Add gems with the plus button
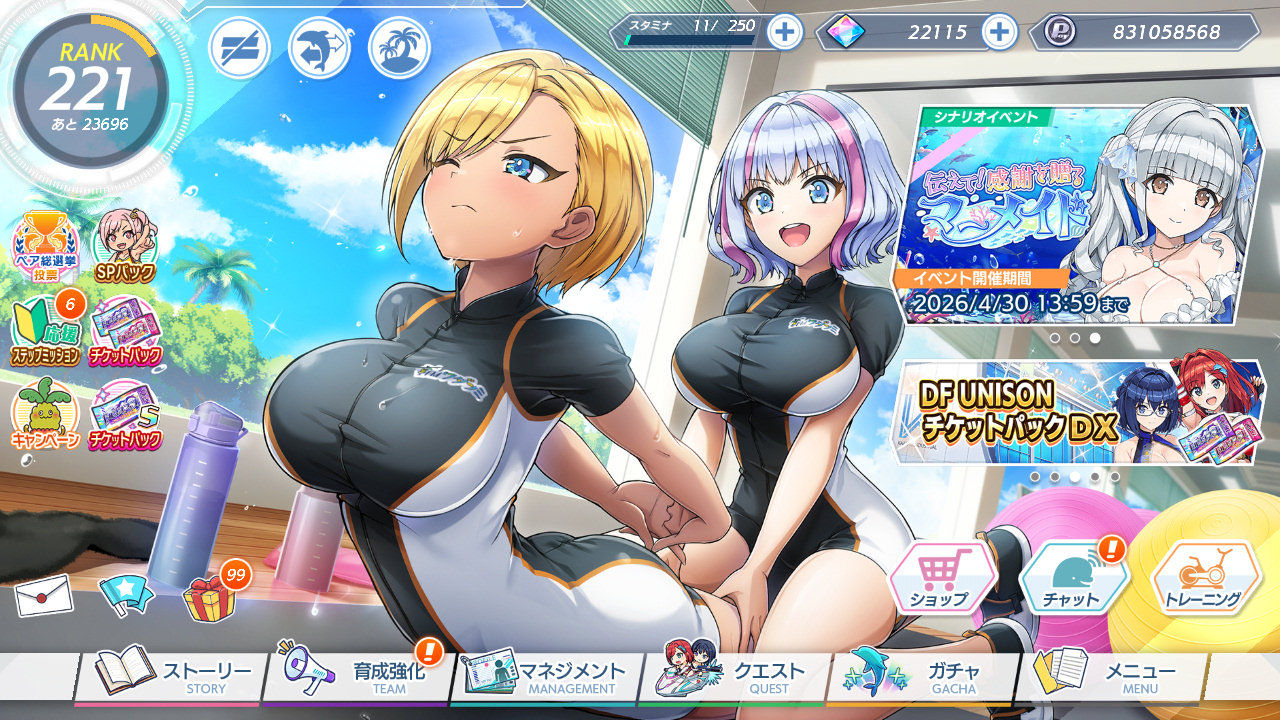Viewport: 1280px width, 720px height. (x=999, y=32)
